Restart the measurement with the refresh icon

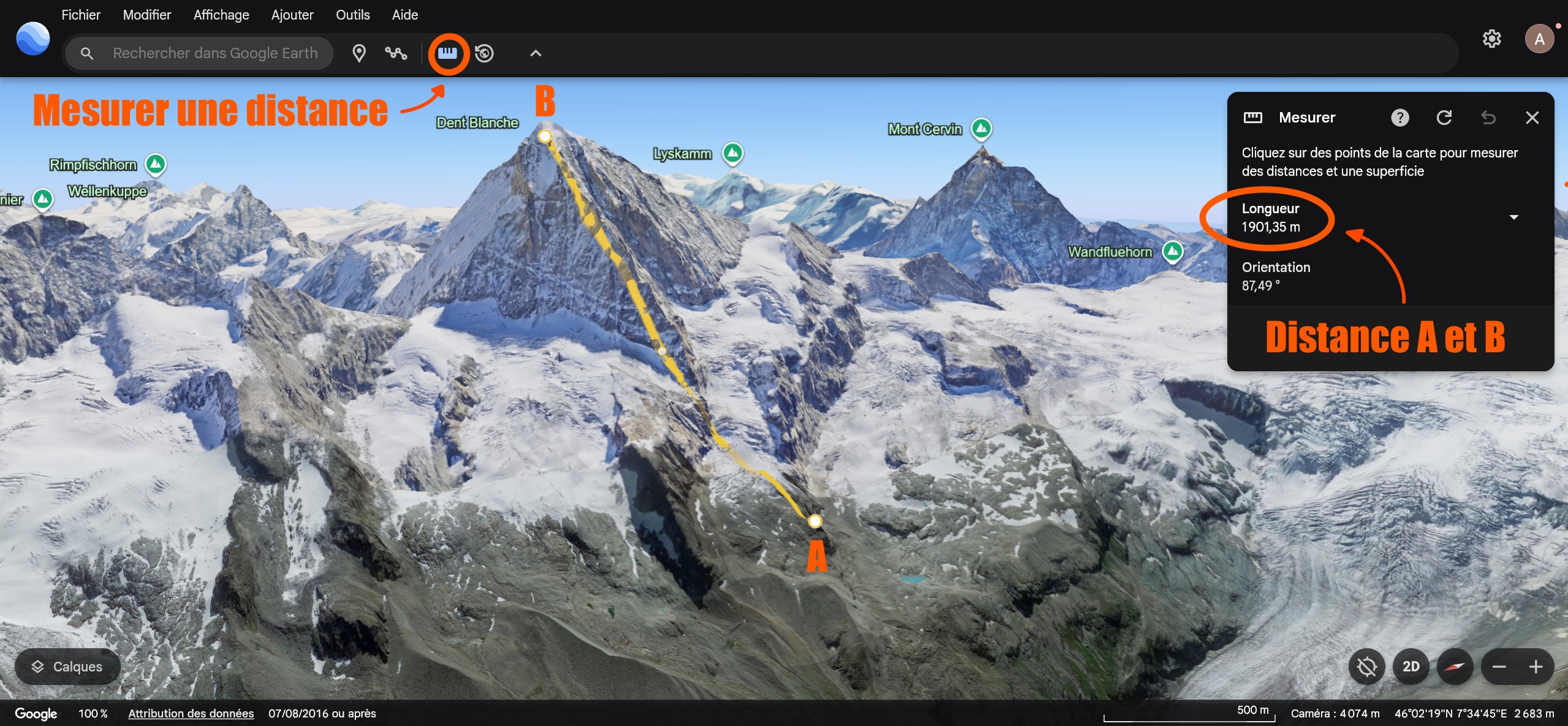click(x=1444, y=118)
